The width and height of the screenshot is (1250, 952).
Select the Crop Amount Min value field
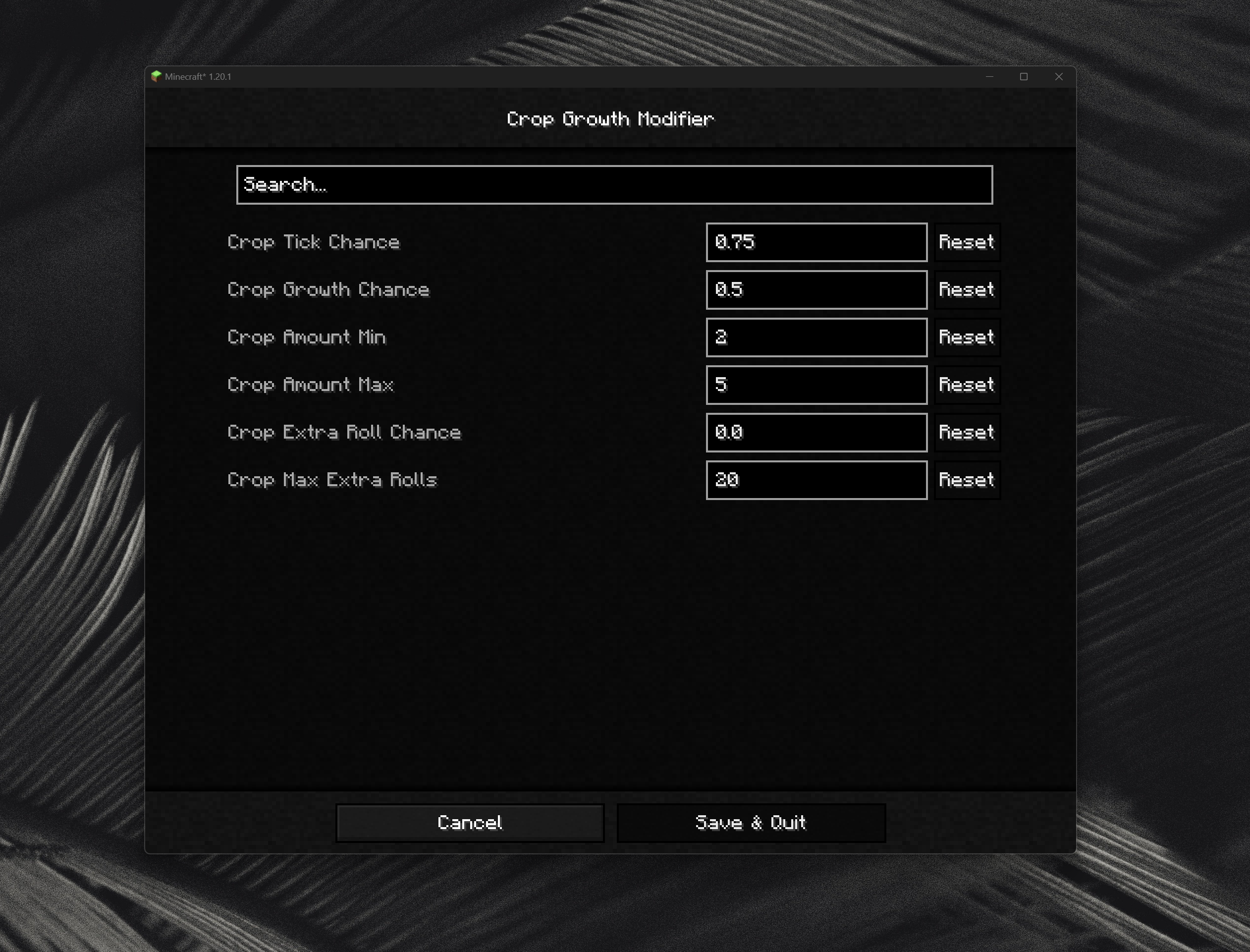point(815,337)
